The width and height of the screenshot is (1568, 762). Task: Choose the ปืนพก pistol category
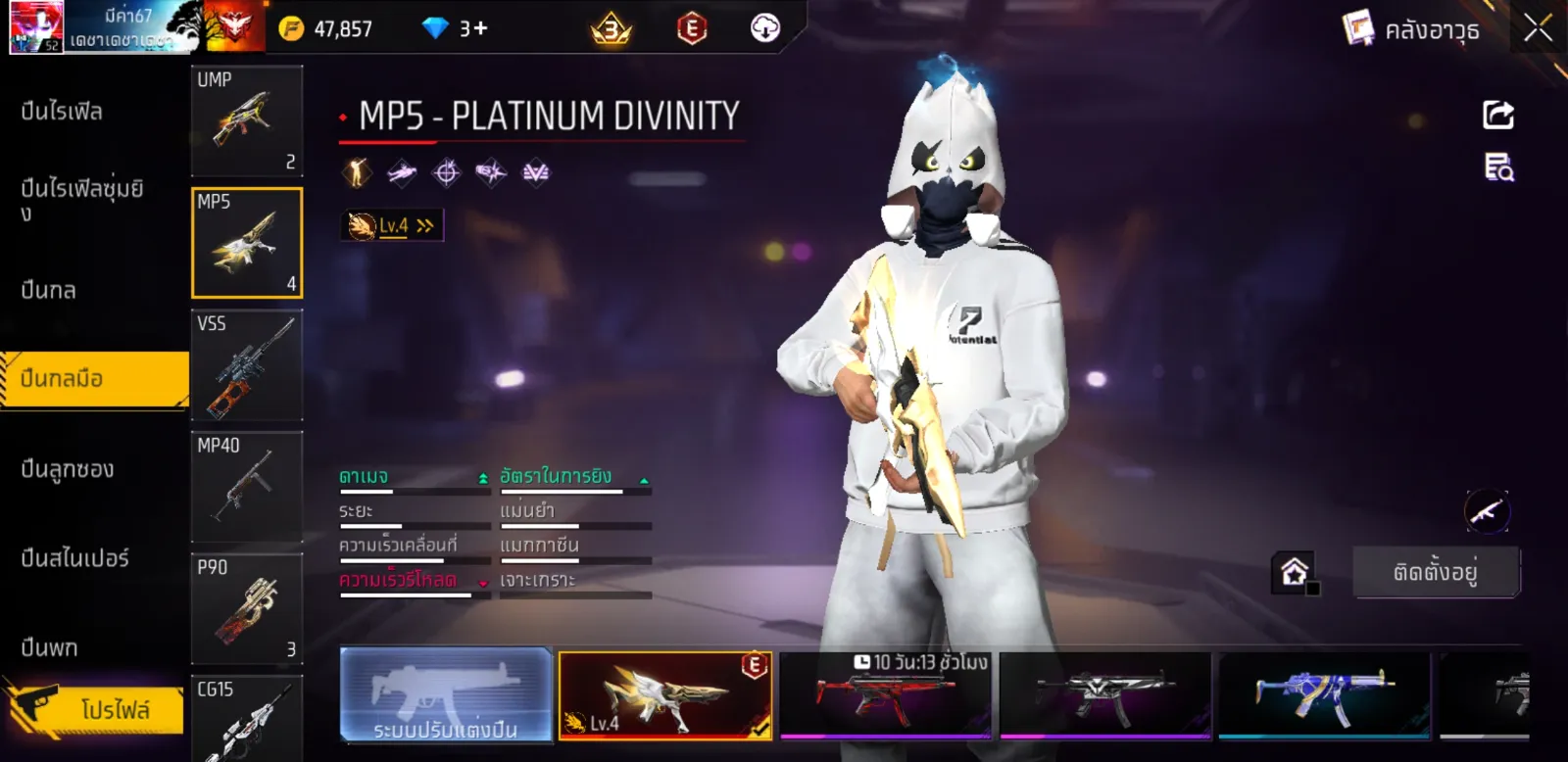[x=50, y=647]
